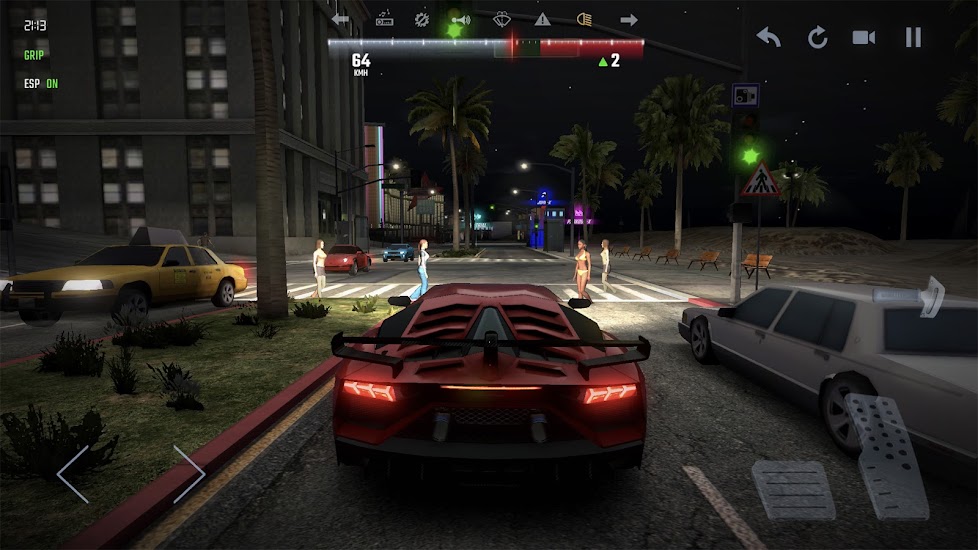Image resolution: width=978 pixels, height=550 pixels.
Task: Honk using the horn icon
Action: [x=459, y=19]
